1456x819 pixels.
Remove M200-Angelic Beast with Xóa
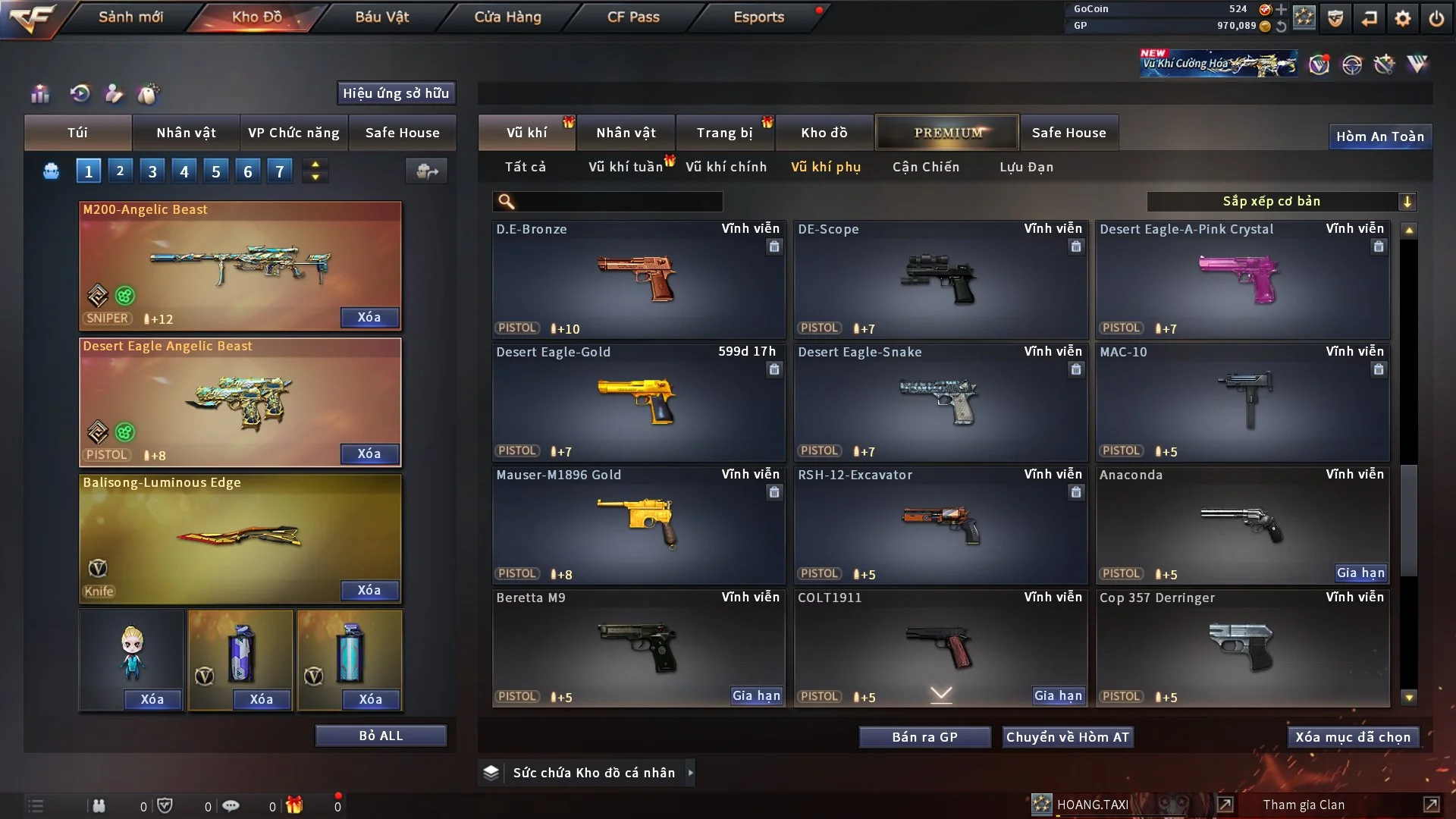(x=369, y=317)
